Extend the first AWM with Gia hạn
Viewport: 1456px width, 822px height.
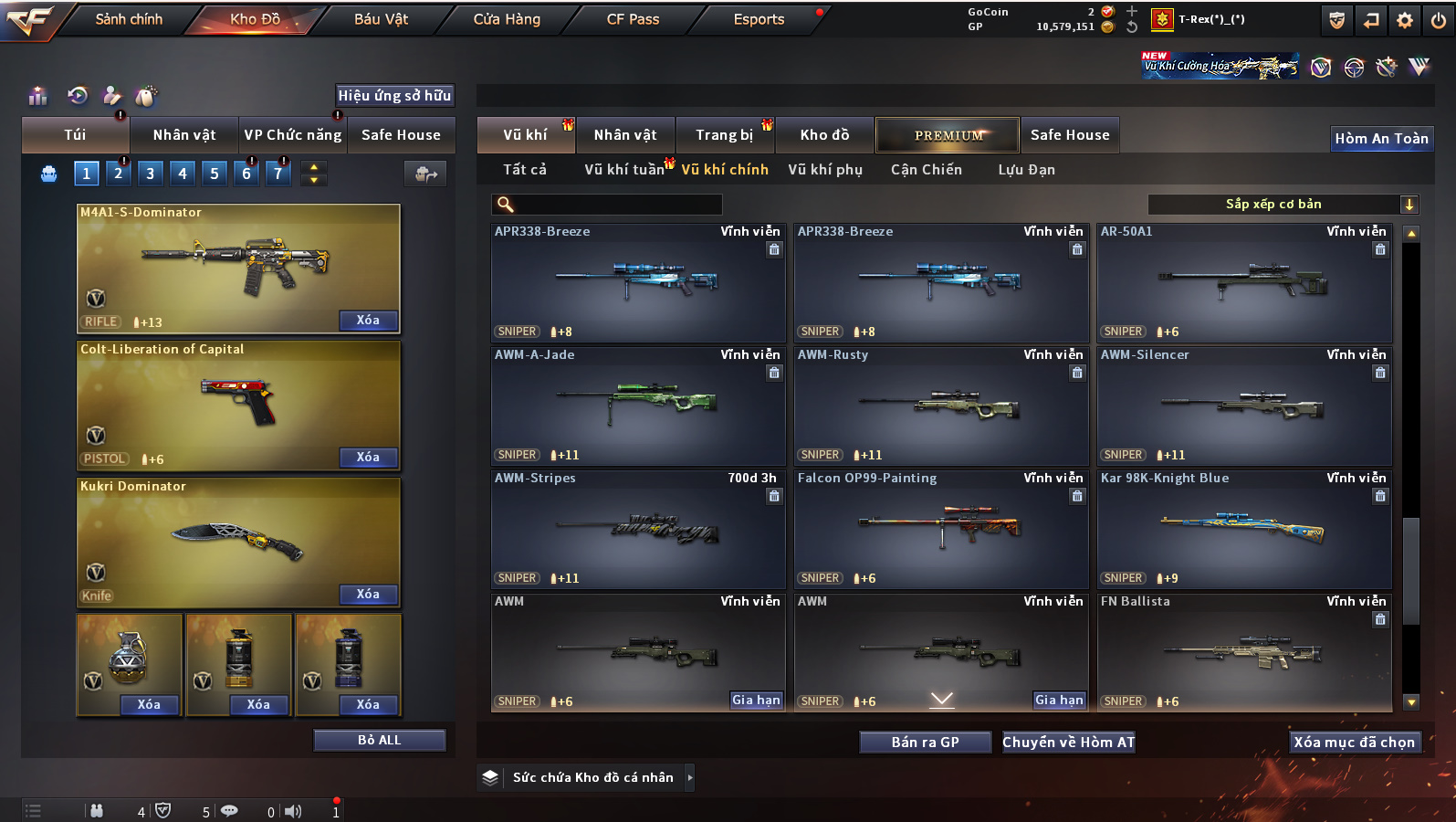[756, 701]
